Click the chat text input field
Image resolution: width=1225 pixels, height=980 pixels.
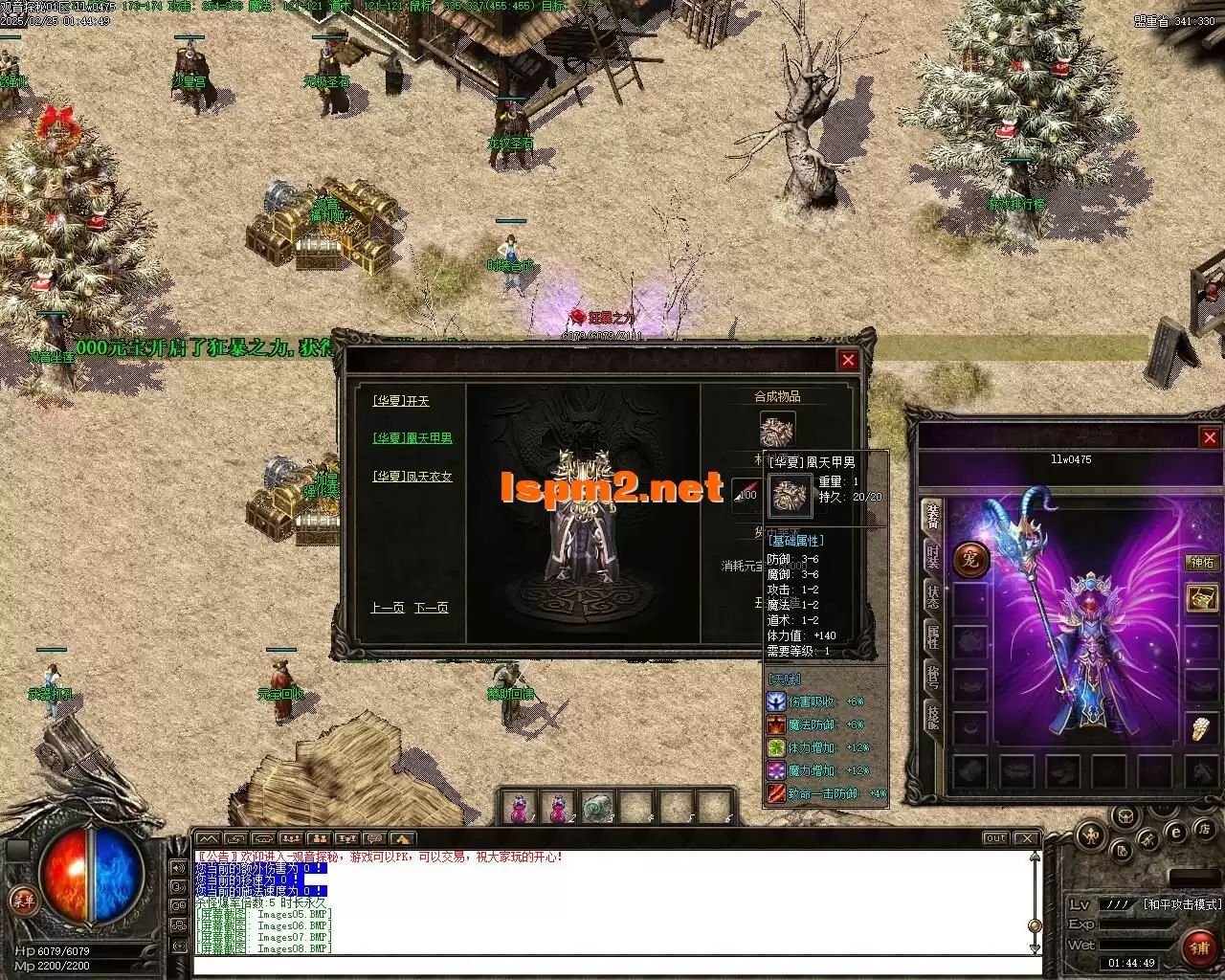pos(612,965)
